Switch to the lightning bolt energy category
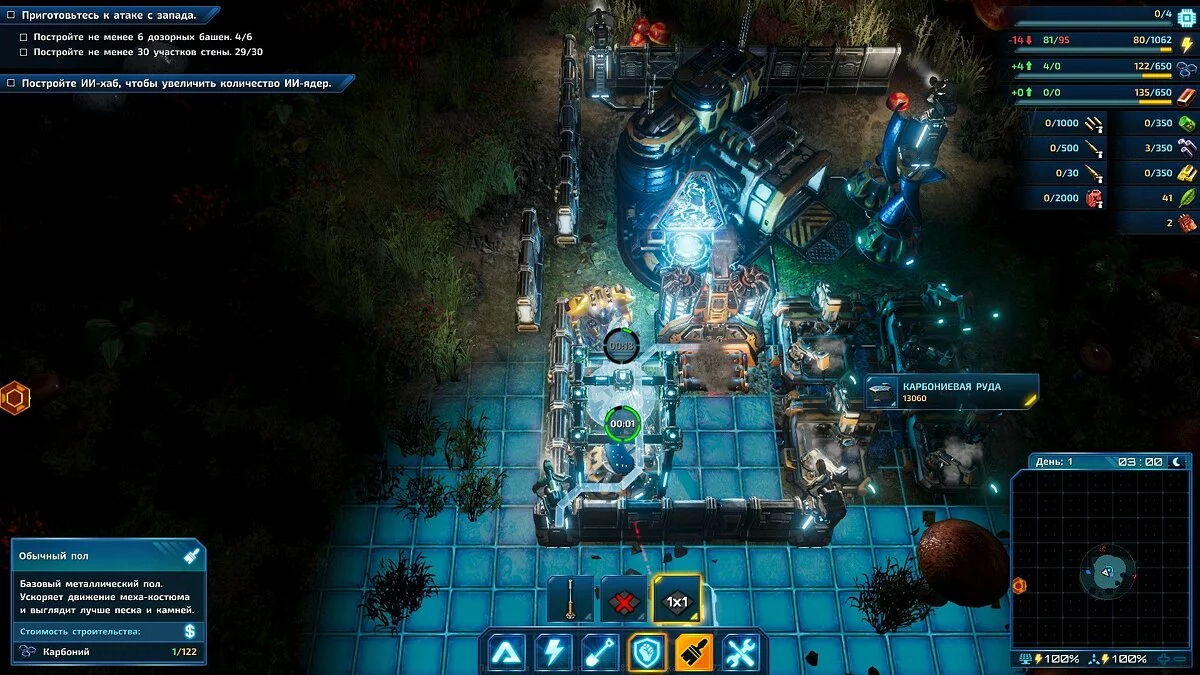The height and width of the screenshot is (675, 1200). (554, 652)
